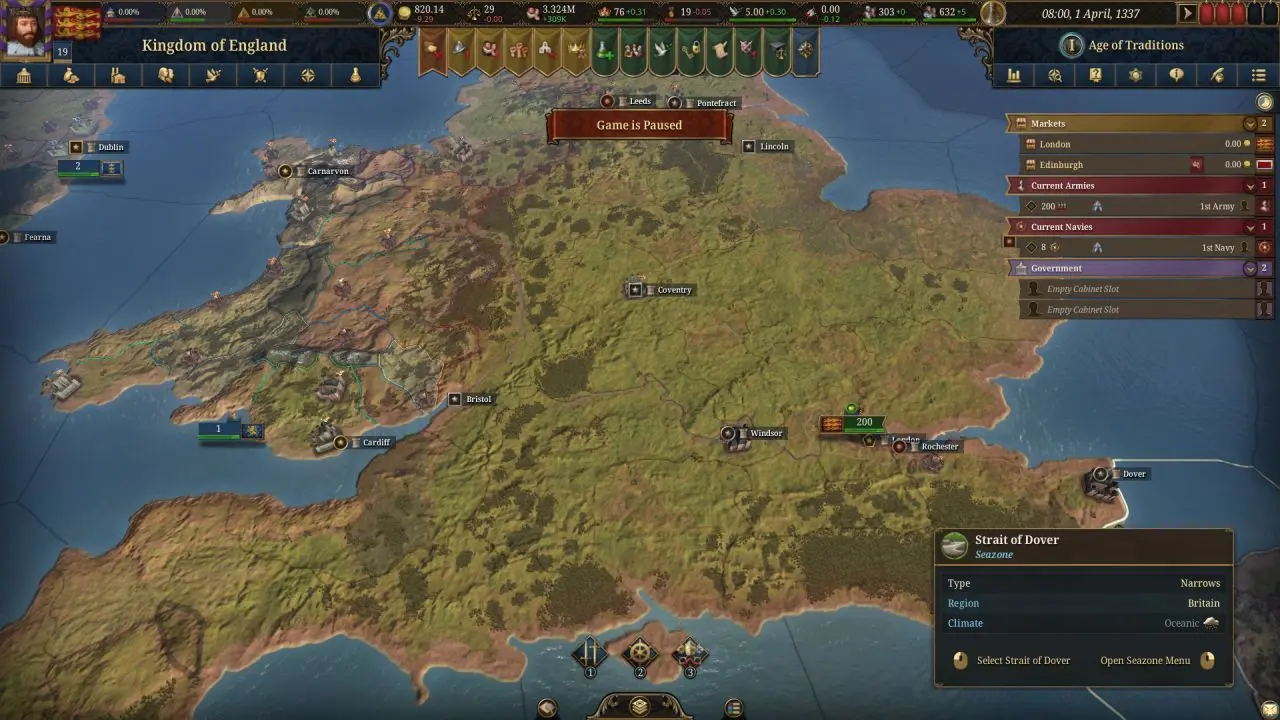Collapse the Markets section
The width and height of the screenshot is (1280, 720).
[1249, 124]
